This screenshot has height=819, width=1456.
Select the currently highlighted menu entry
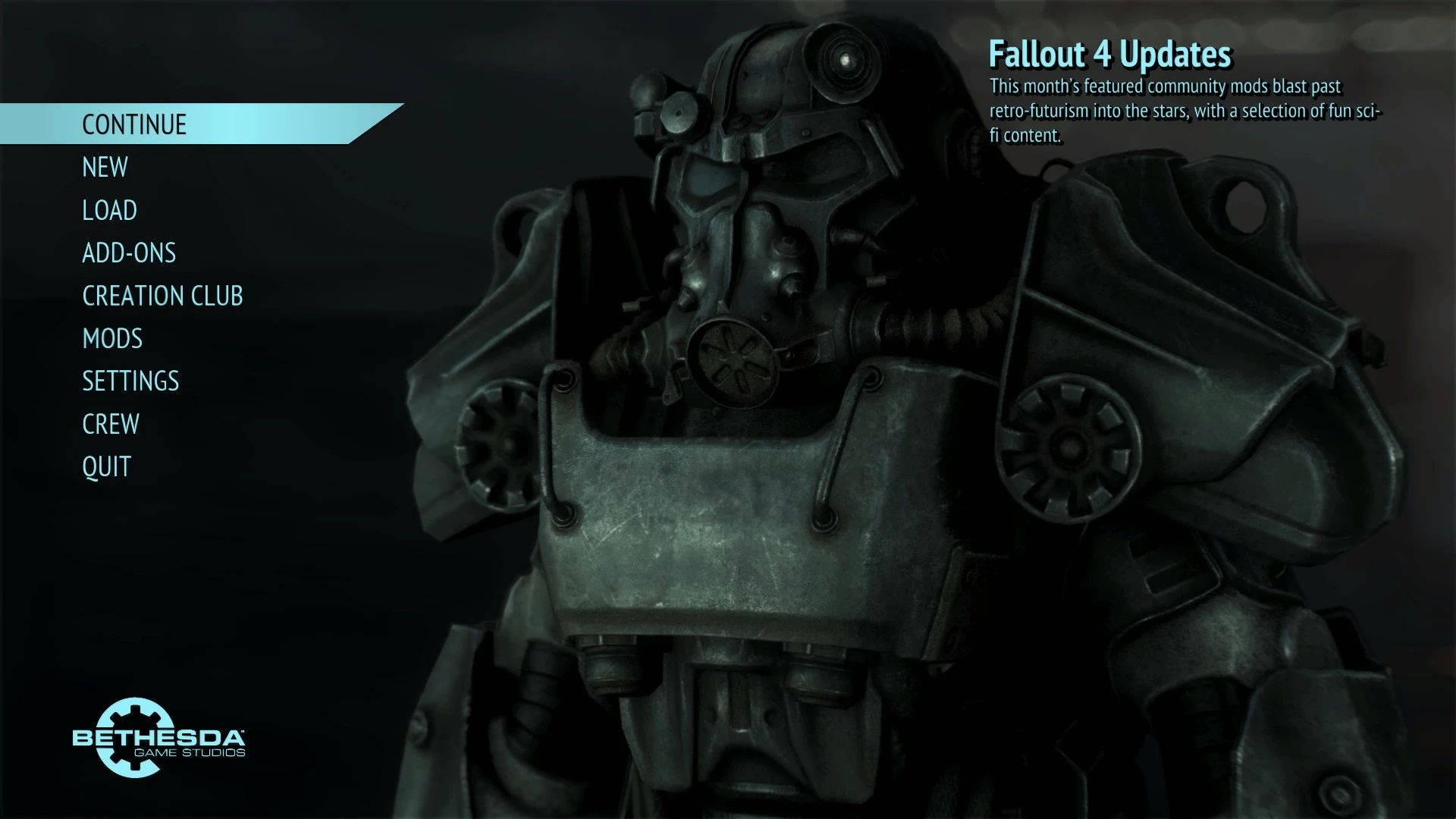pos(133,124)
